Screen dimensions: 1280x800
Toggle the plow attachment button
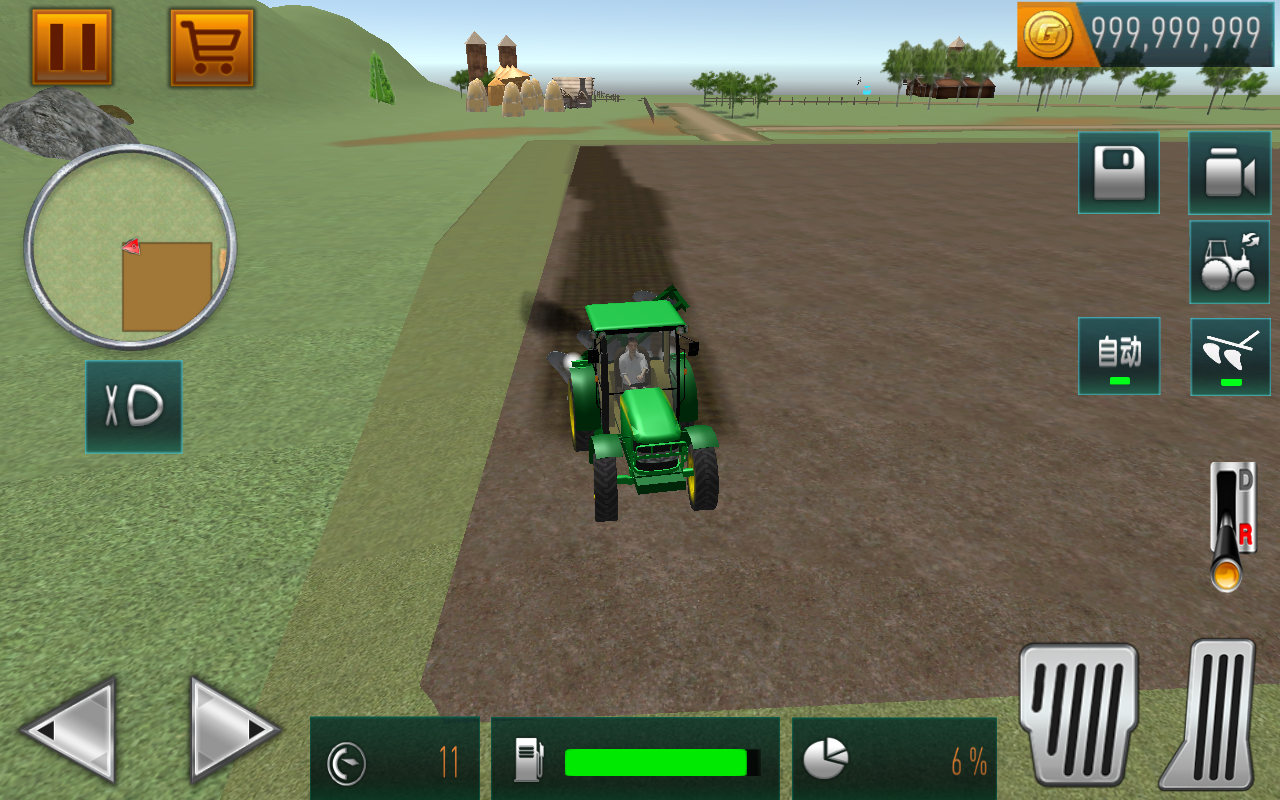coord(1229,356)
